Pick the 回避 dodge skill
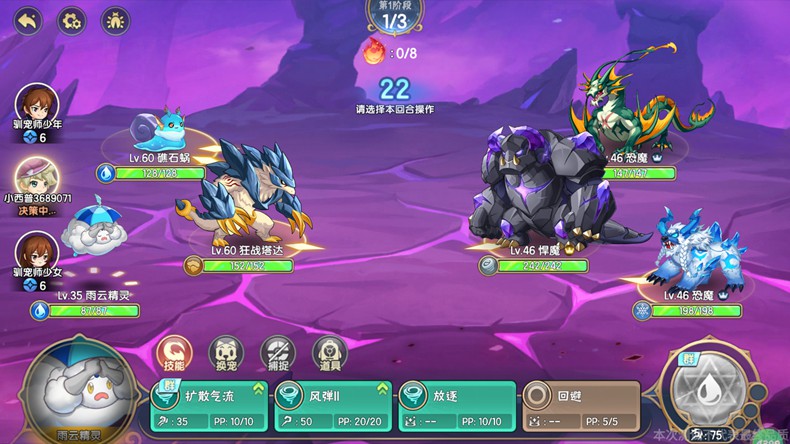 583,408
